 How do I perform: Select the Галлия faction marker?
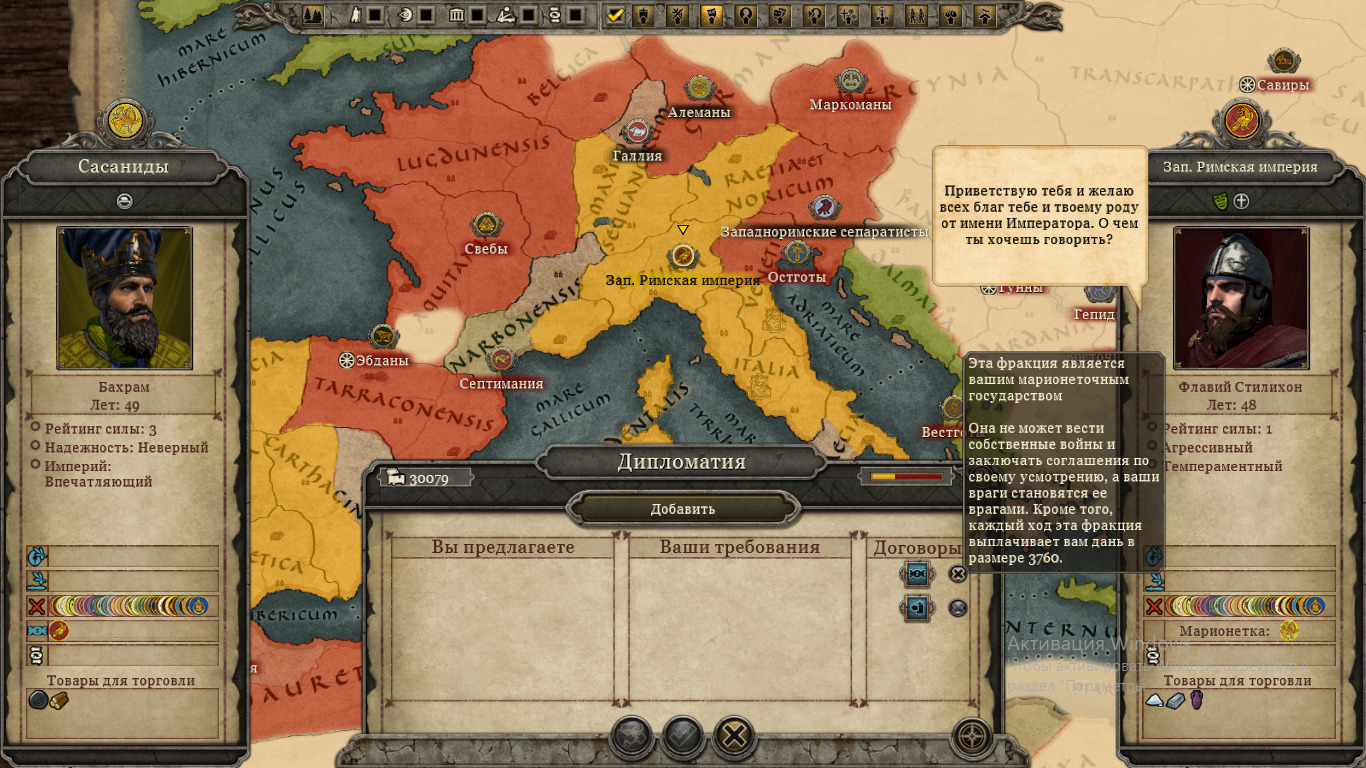637,132
